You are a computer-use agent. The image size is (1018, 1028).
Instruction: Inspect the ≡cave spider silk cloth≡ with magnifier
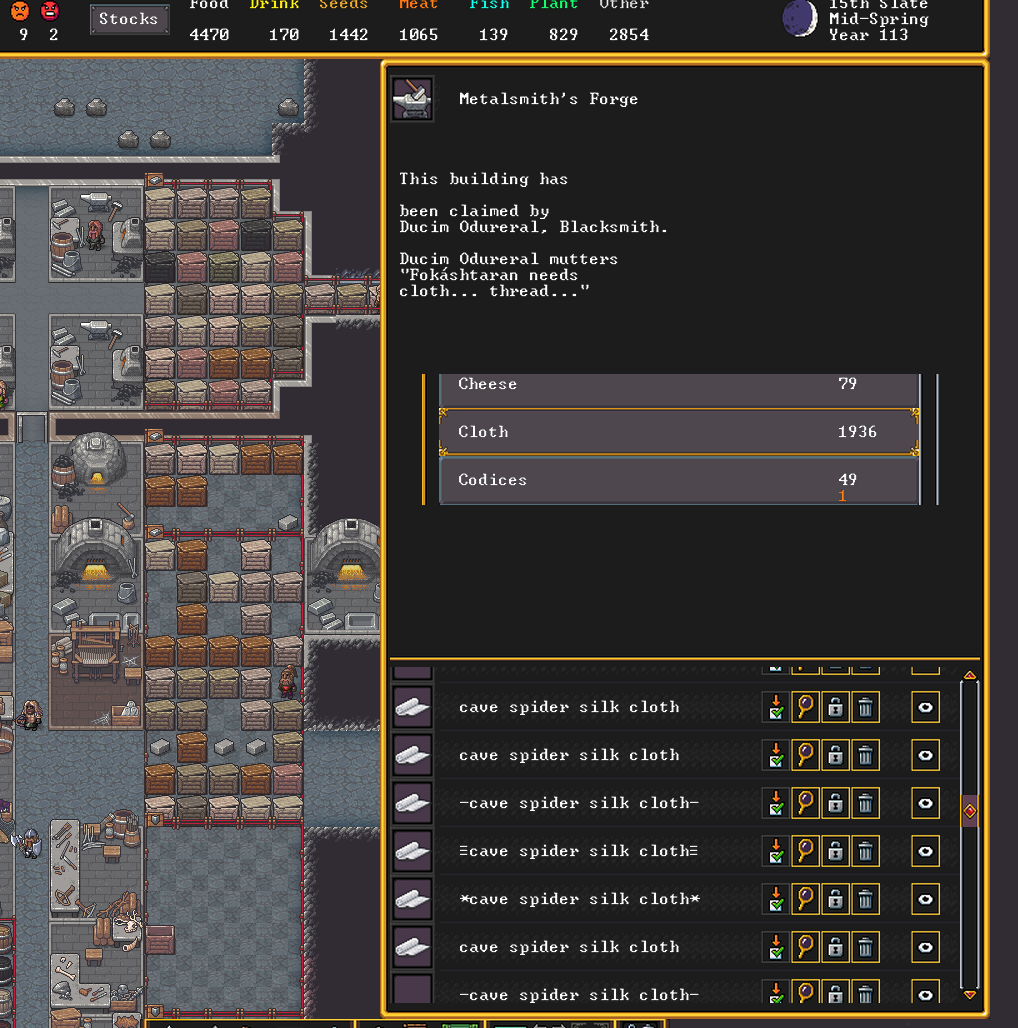point(805,851)
